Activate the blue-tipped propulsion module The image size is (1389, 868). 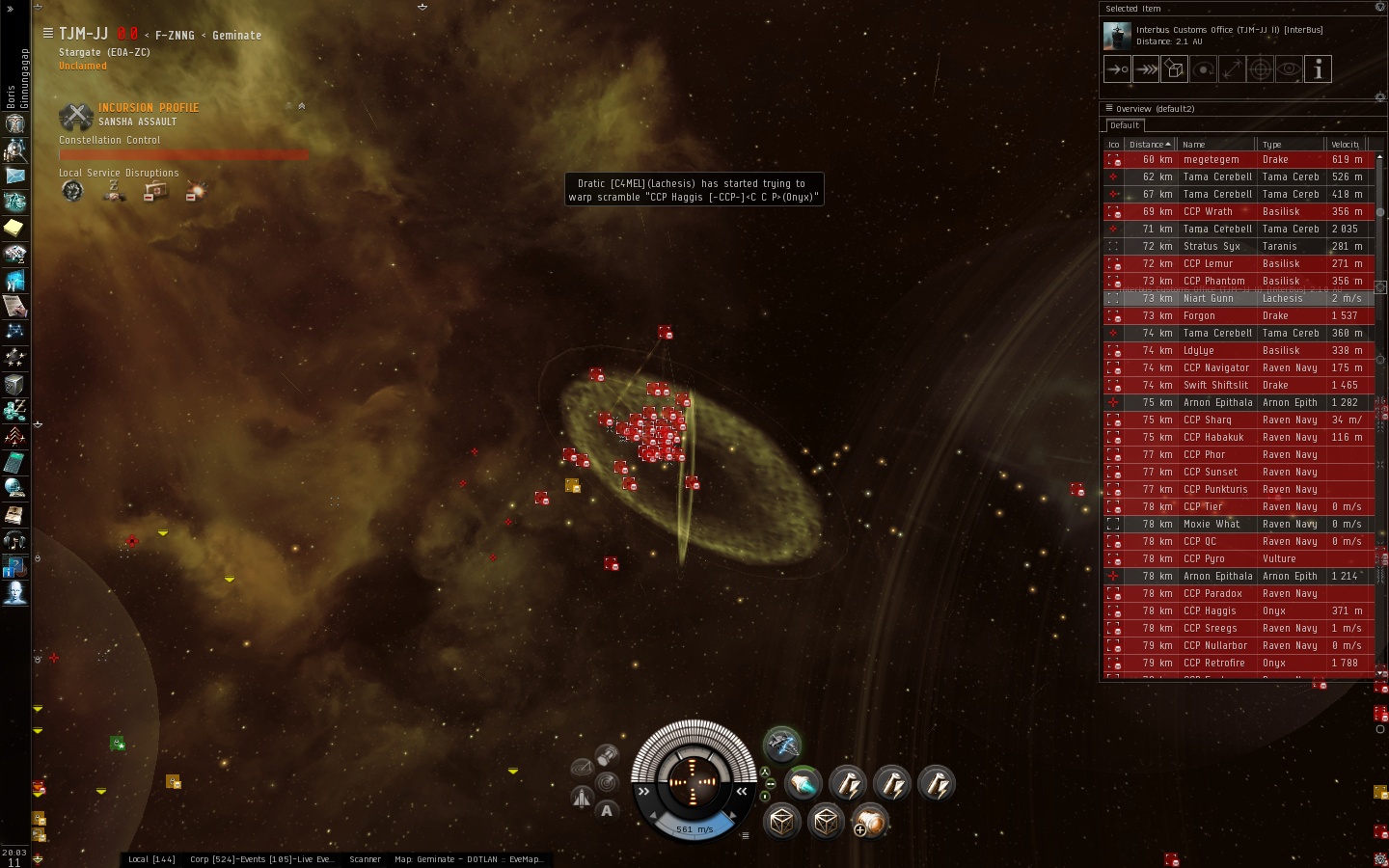803,784
